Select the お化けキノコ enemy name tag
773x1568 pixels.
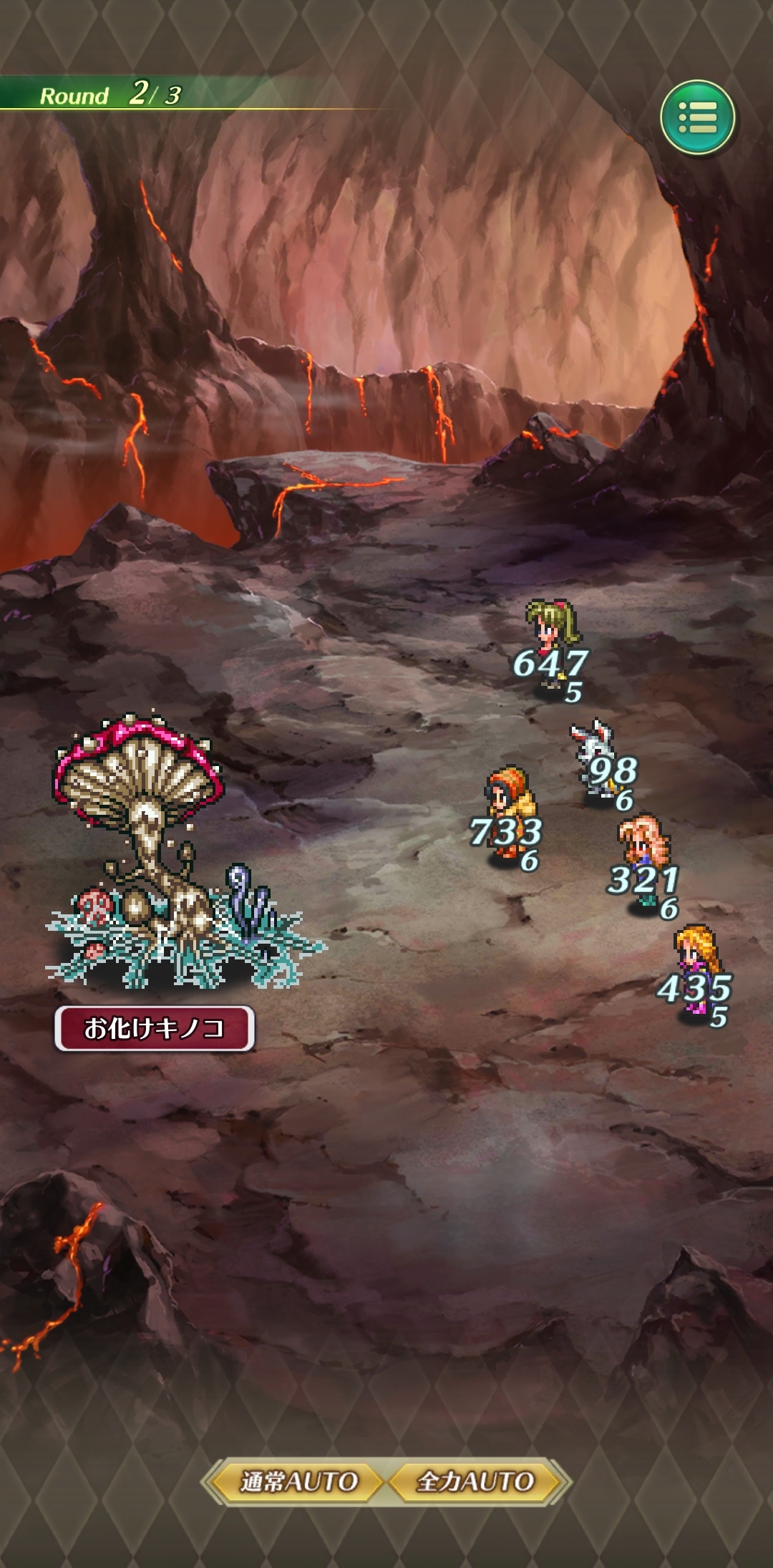[x=155, y=1028]
